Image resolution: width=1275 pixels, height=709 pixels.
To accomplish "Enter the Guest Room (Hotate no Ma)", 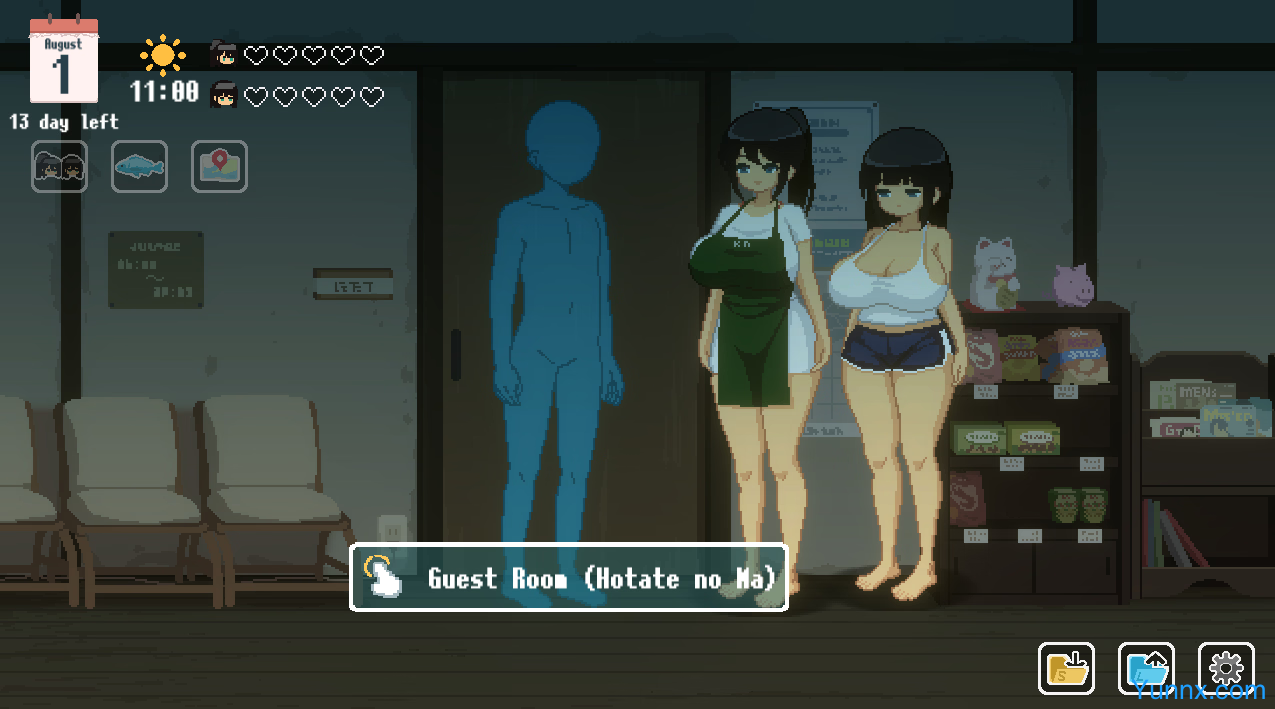I will coord(568,578).
